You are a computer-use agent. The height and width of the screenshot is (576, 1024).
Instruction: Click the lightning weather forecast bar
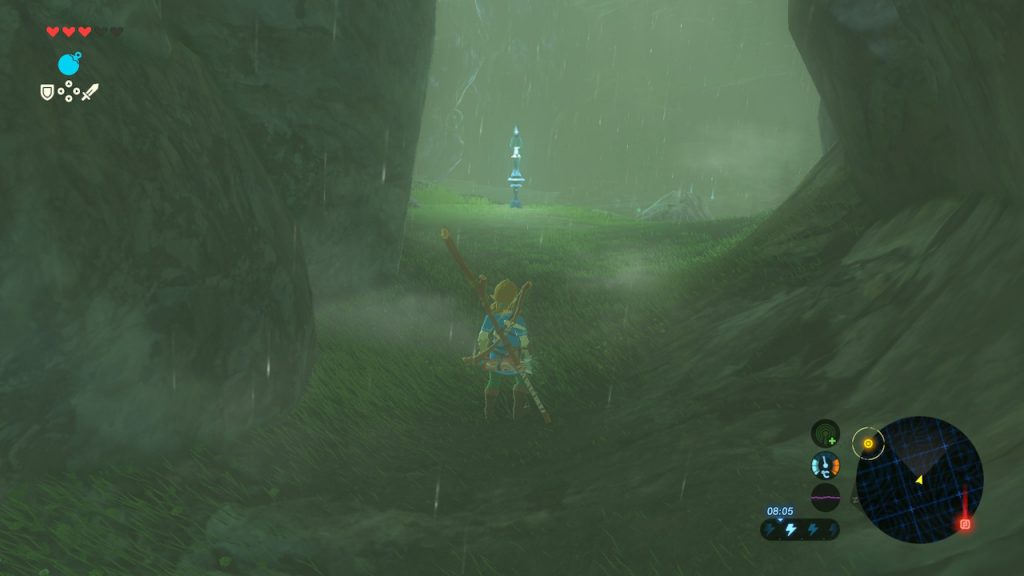(x=799, y=529)
